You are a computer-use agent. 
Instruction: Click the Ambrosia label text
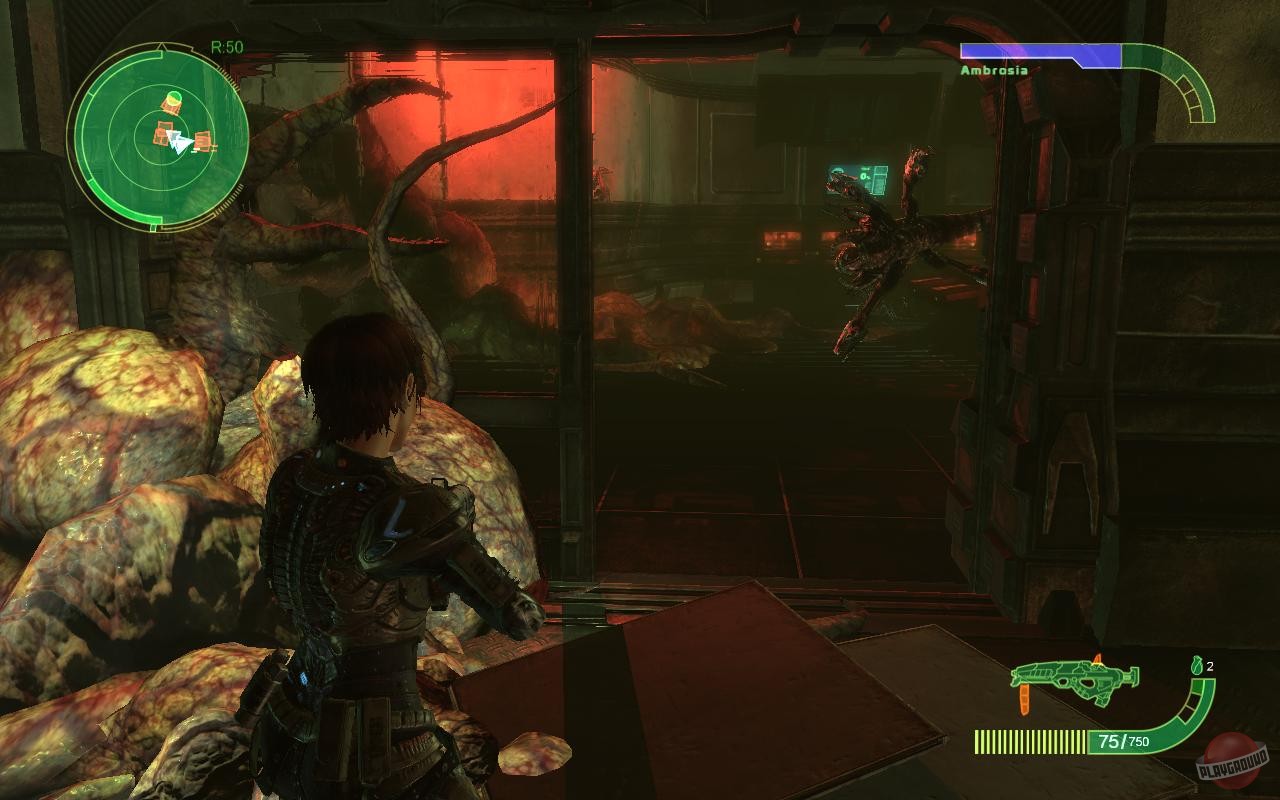click(x=994, y=70)
